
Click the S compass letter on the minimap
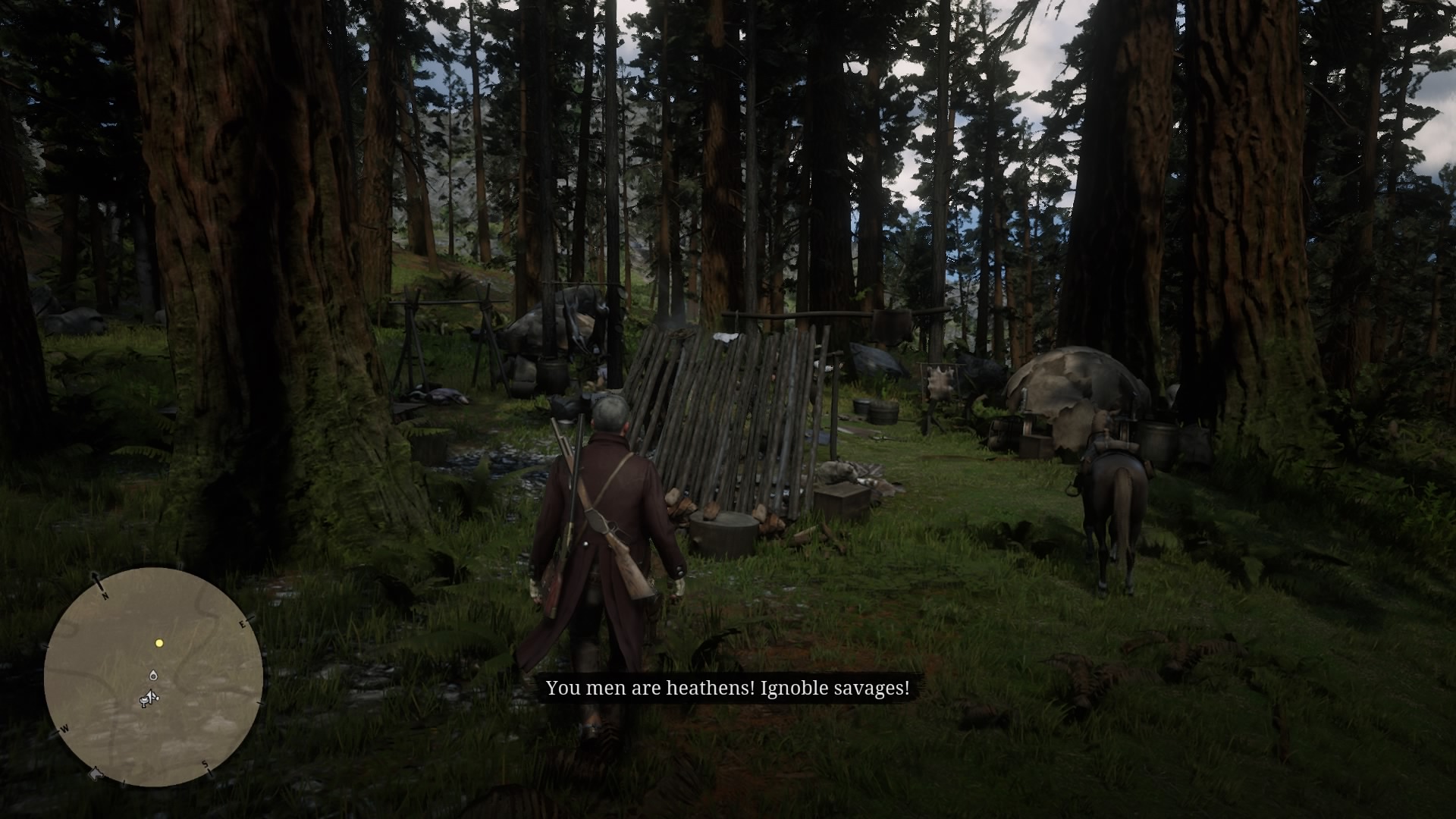205,764
